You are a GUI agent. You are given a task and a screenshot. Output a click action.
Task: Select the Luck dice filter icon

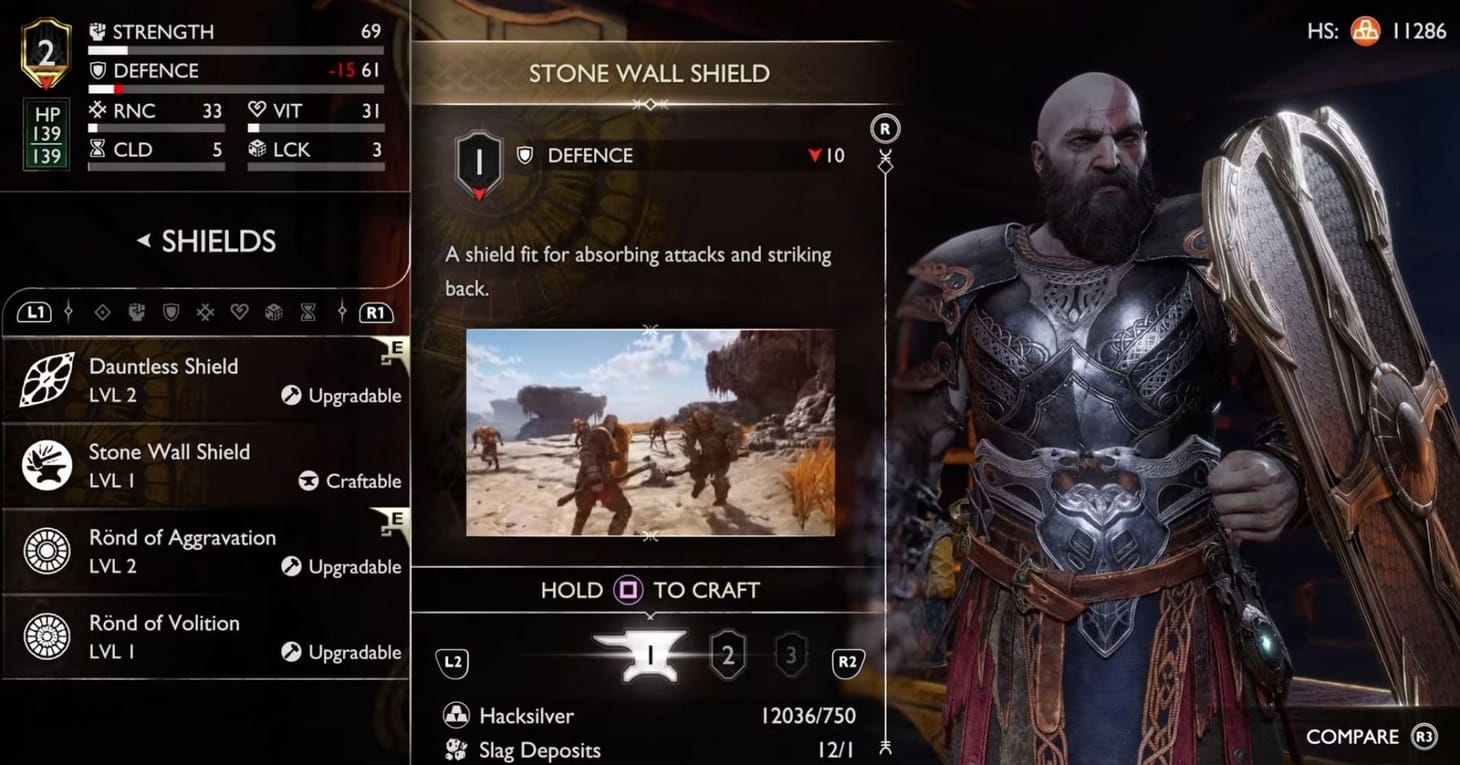(x=274, y=312)
